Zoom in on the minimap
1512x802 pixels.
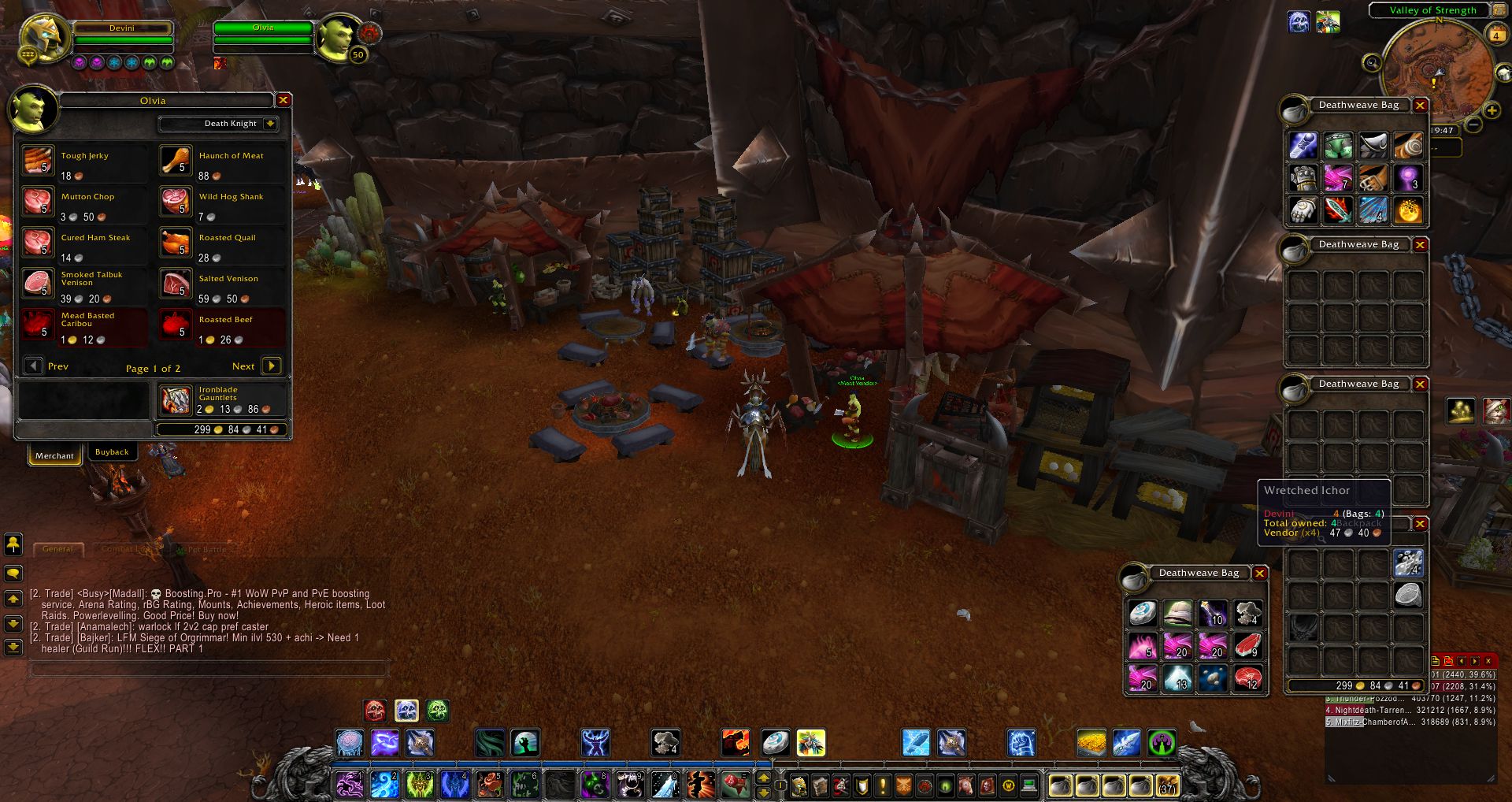click(x=1492, y=111)
